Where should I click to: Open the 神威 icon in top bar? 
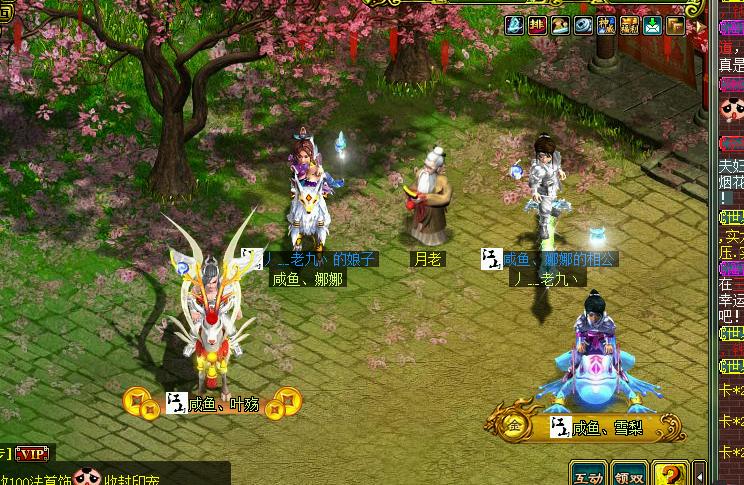(606, 26)
